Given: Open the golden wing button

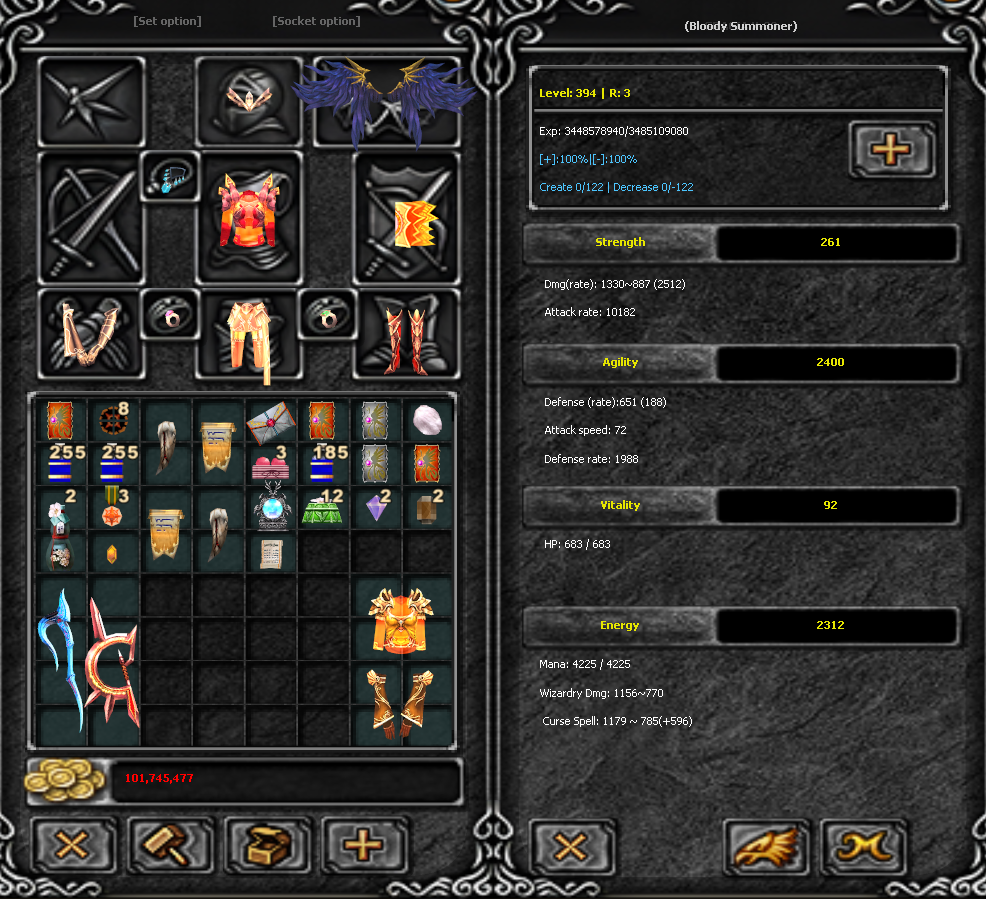Looking at the screenshot, I should [x=766, y=848].
